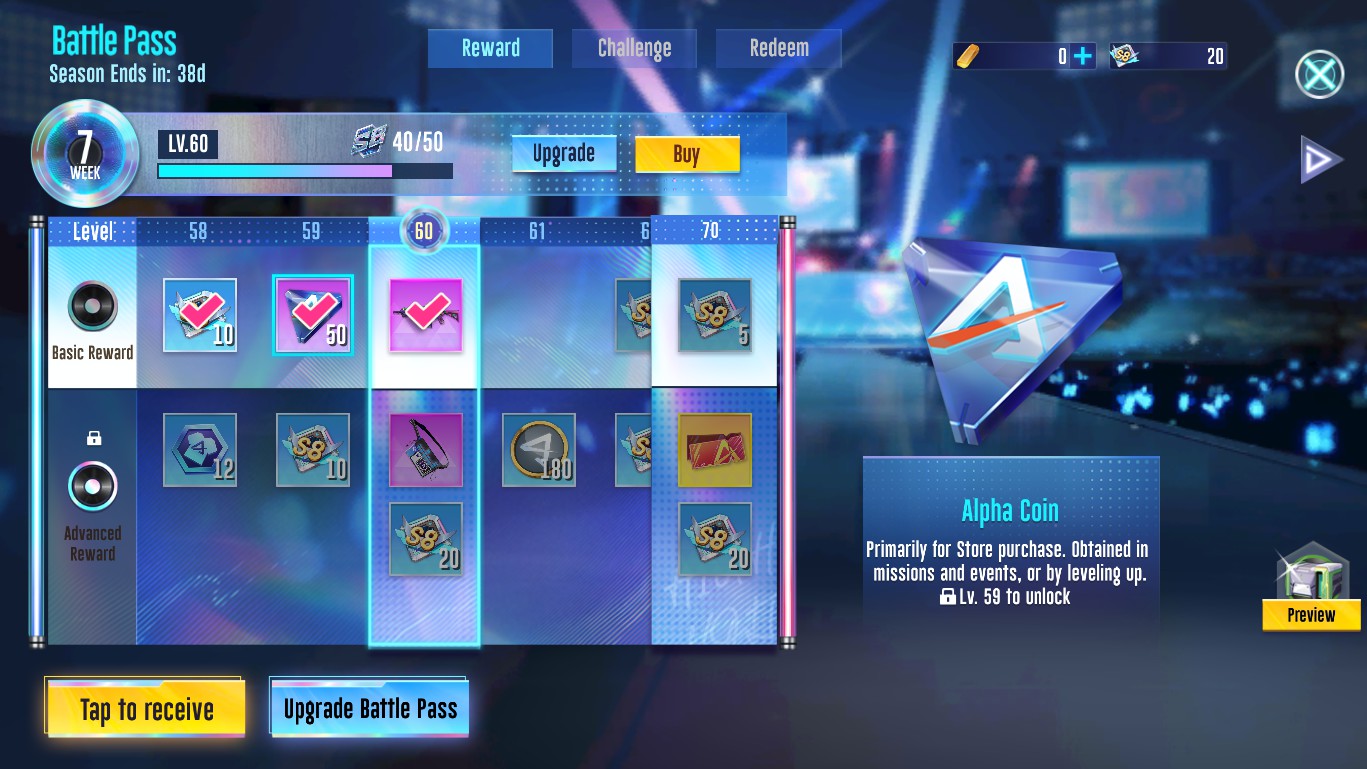
Task: Select the level 70 basic S8 reward
Action: [714, 316]
